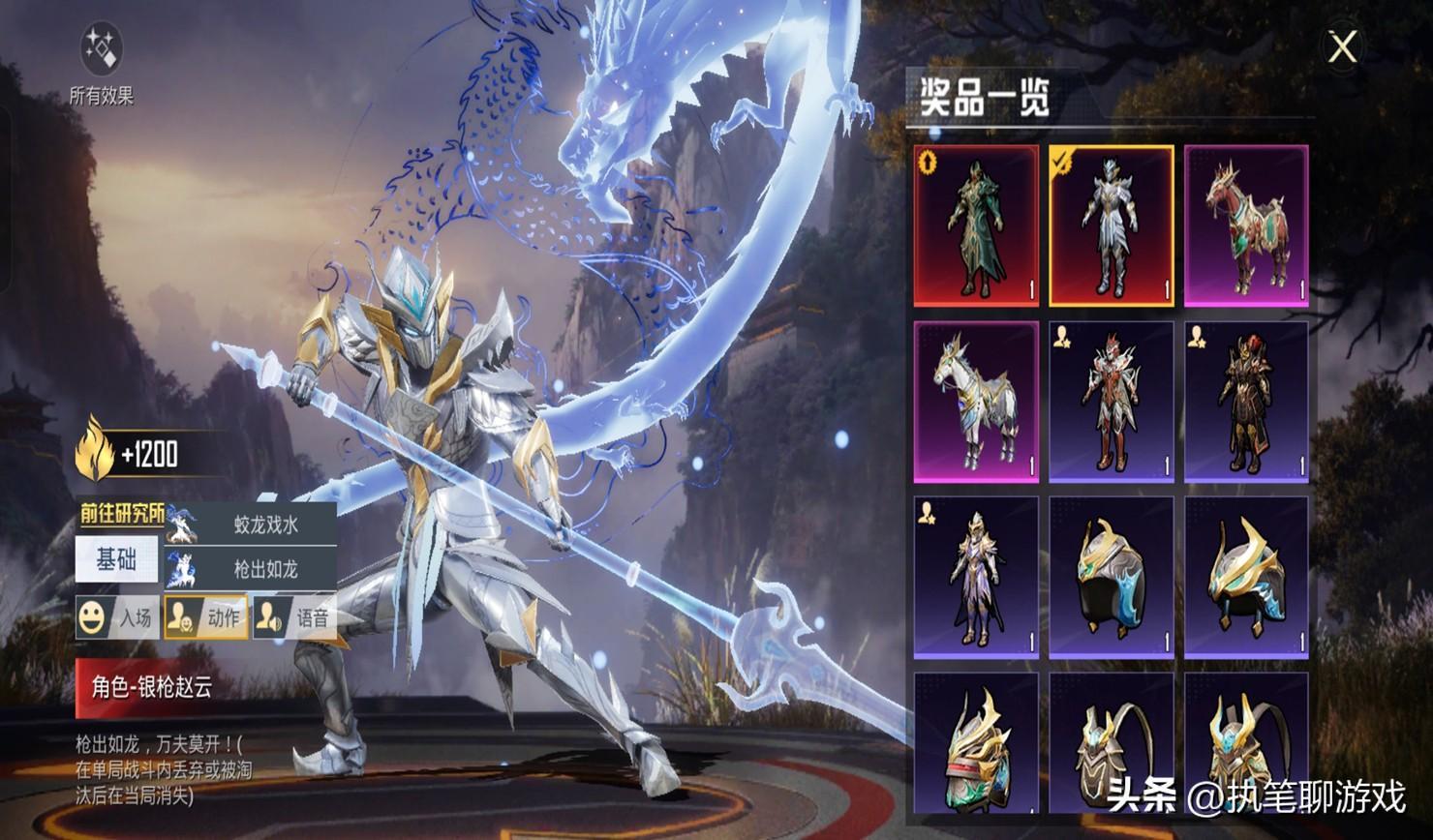
Task: Select the 基础 basic tab
Action: tap(116, 559)
